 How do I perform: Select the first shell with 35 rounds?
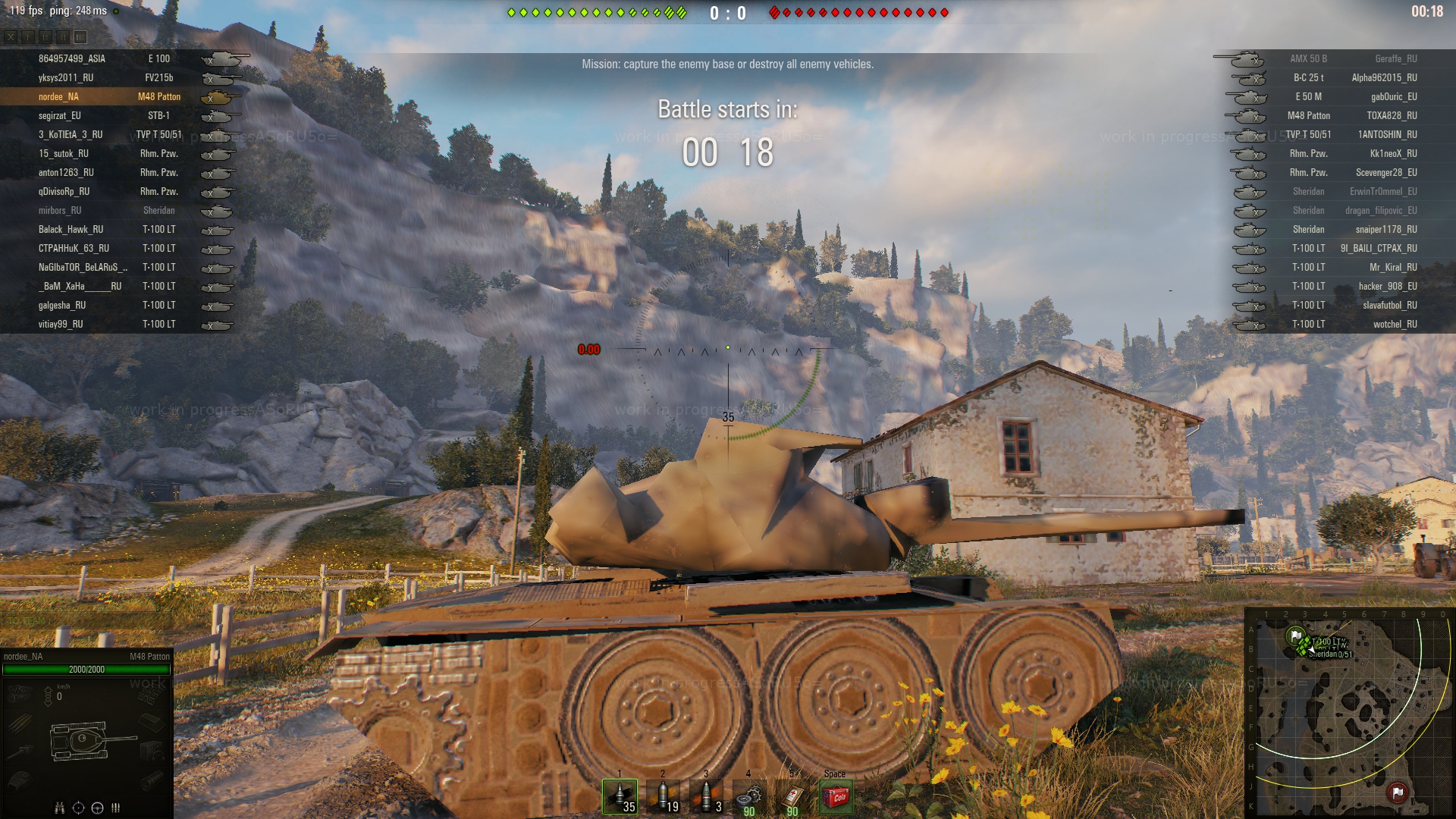tap(620, 796)
